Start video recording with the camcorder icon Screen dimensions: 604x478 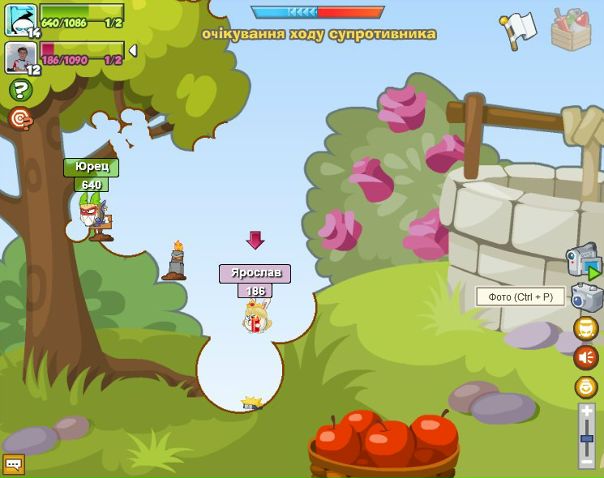[x=583, y=260]
